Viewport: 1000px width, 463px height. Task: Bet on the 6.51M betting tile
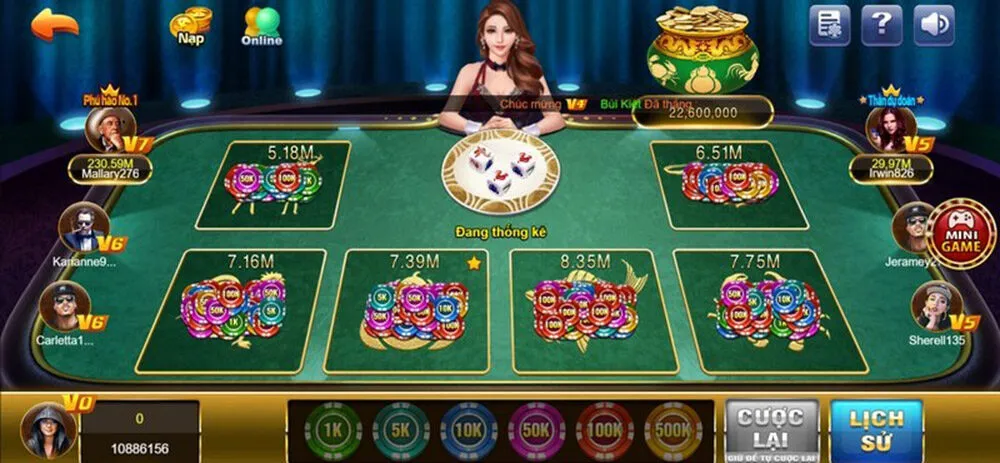pos(729,185)
